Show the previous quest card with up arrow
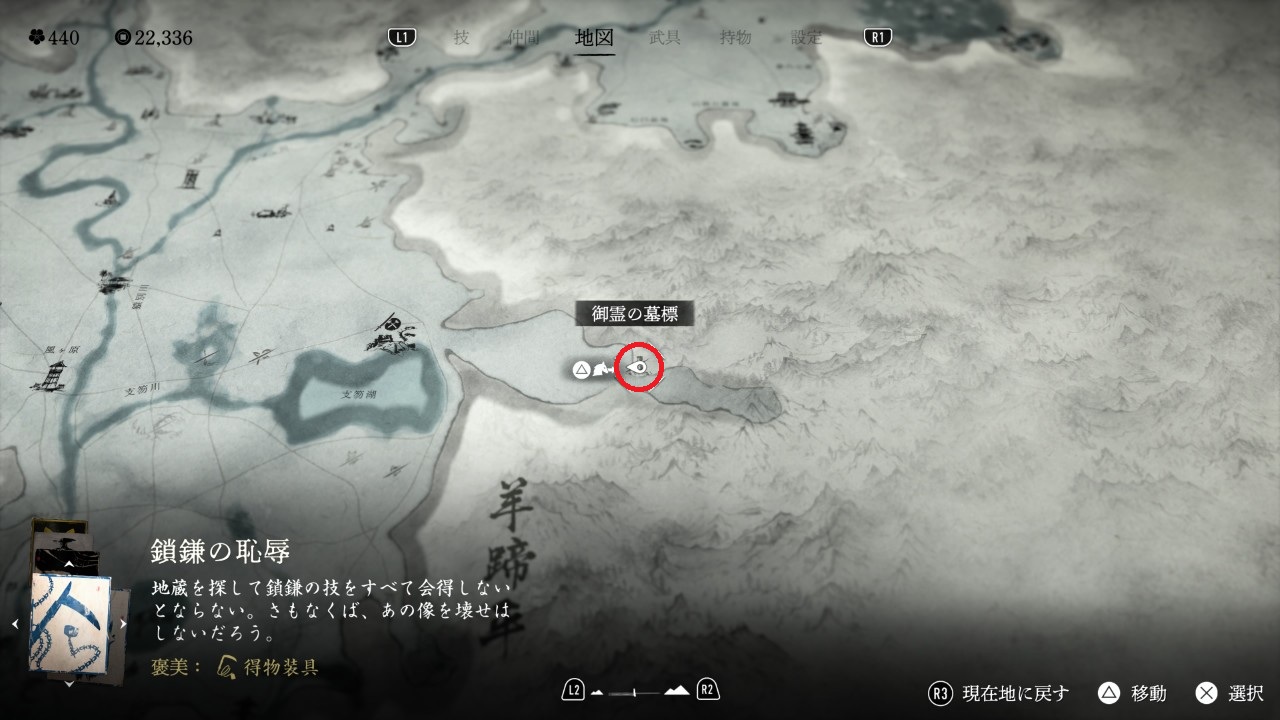 tap(69, 564)
